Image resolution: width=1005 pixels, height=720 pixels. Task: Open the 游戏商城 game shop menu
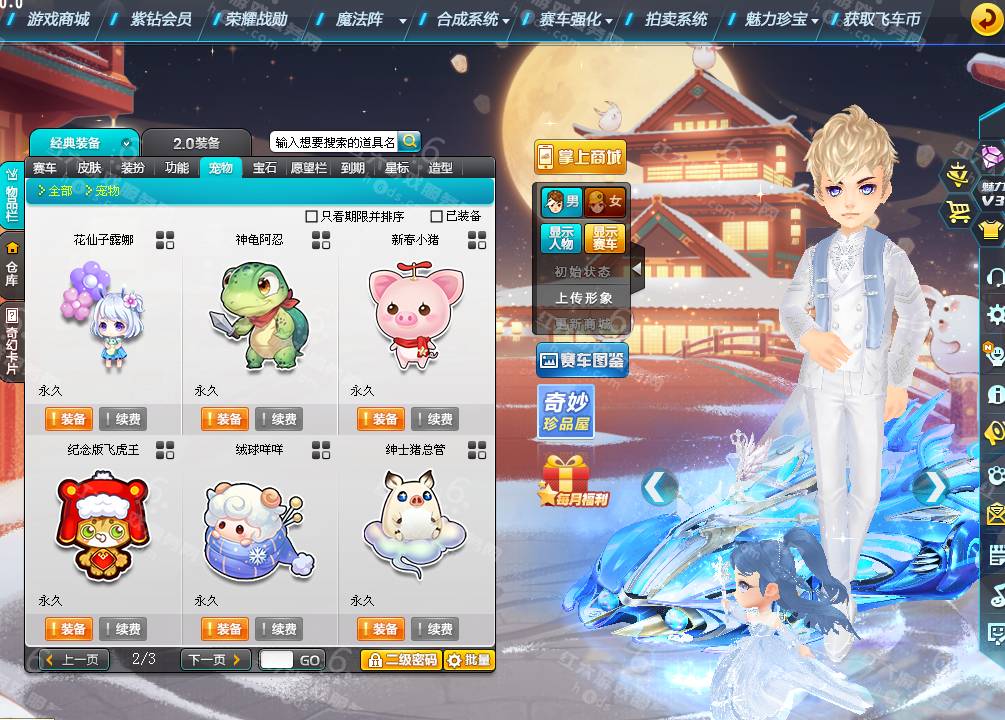coord(57,19)
